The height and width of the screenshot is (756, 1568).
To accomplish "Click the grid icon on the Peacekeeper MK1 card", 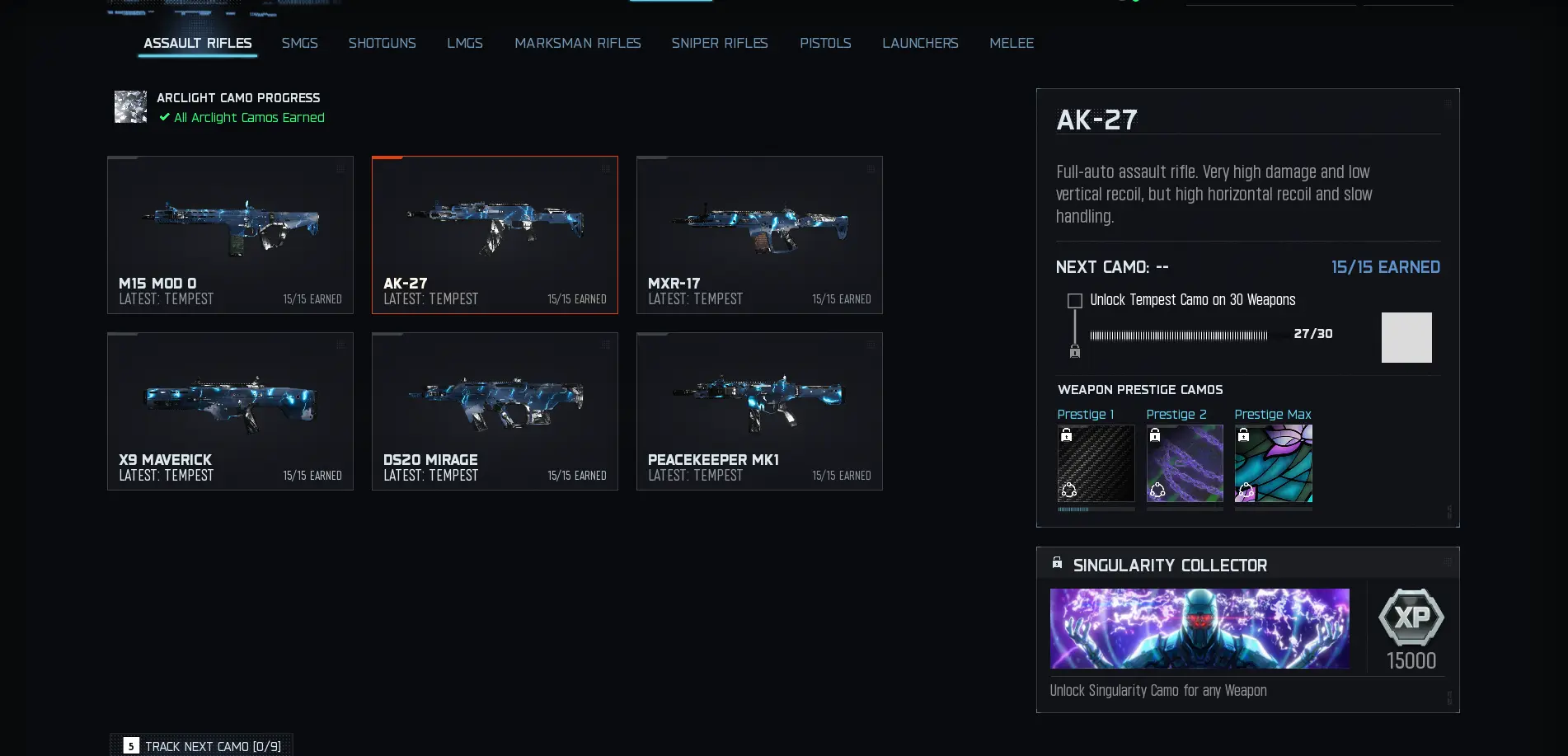I will click(x=871, y=345).
